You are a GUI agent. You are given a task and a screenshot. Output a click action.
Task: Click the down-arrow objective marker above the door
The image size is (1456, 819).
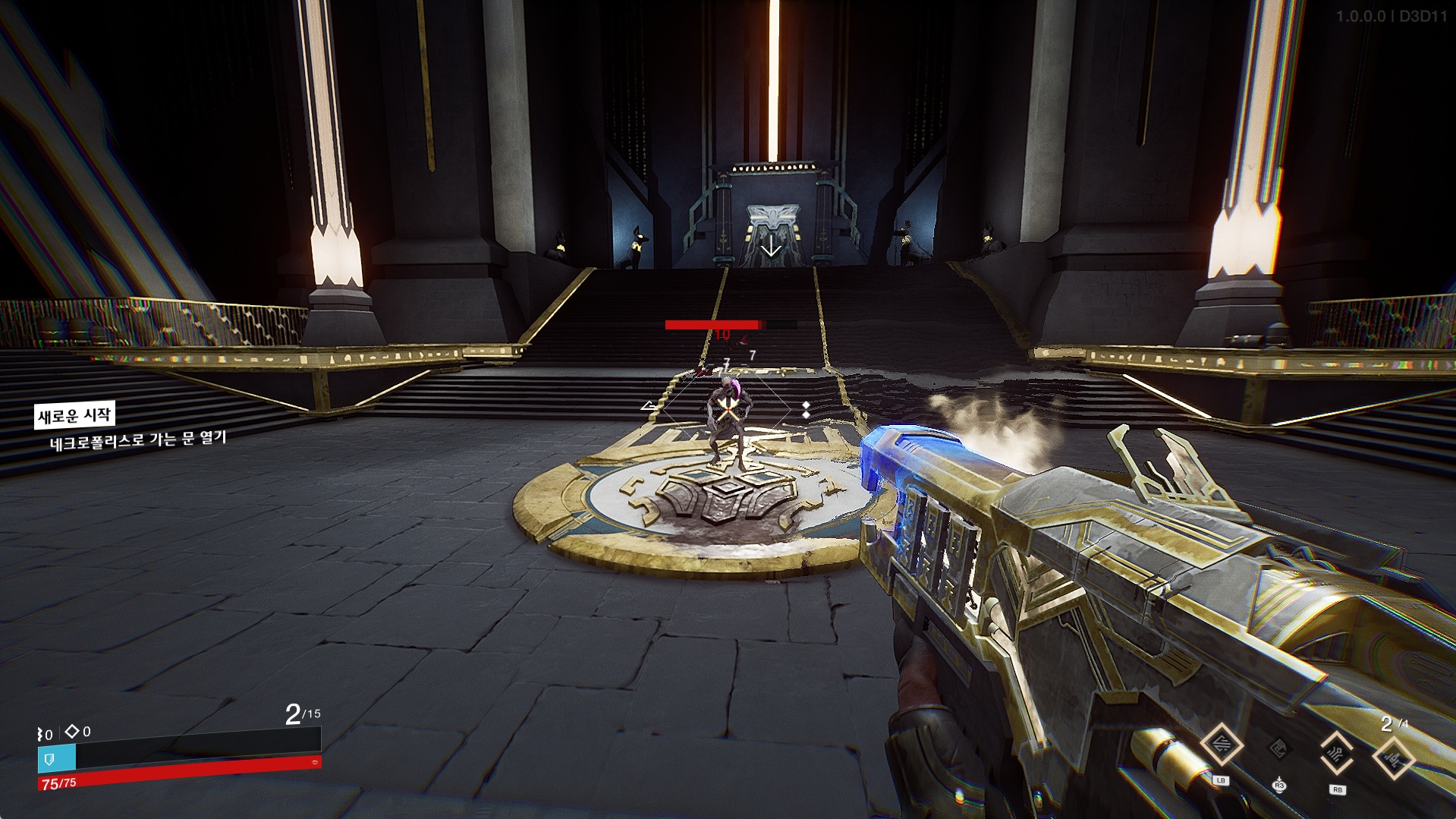tap(772, 247)
